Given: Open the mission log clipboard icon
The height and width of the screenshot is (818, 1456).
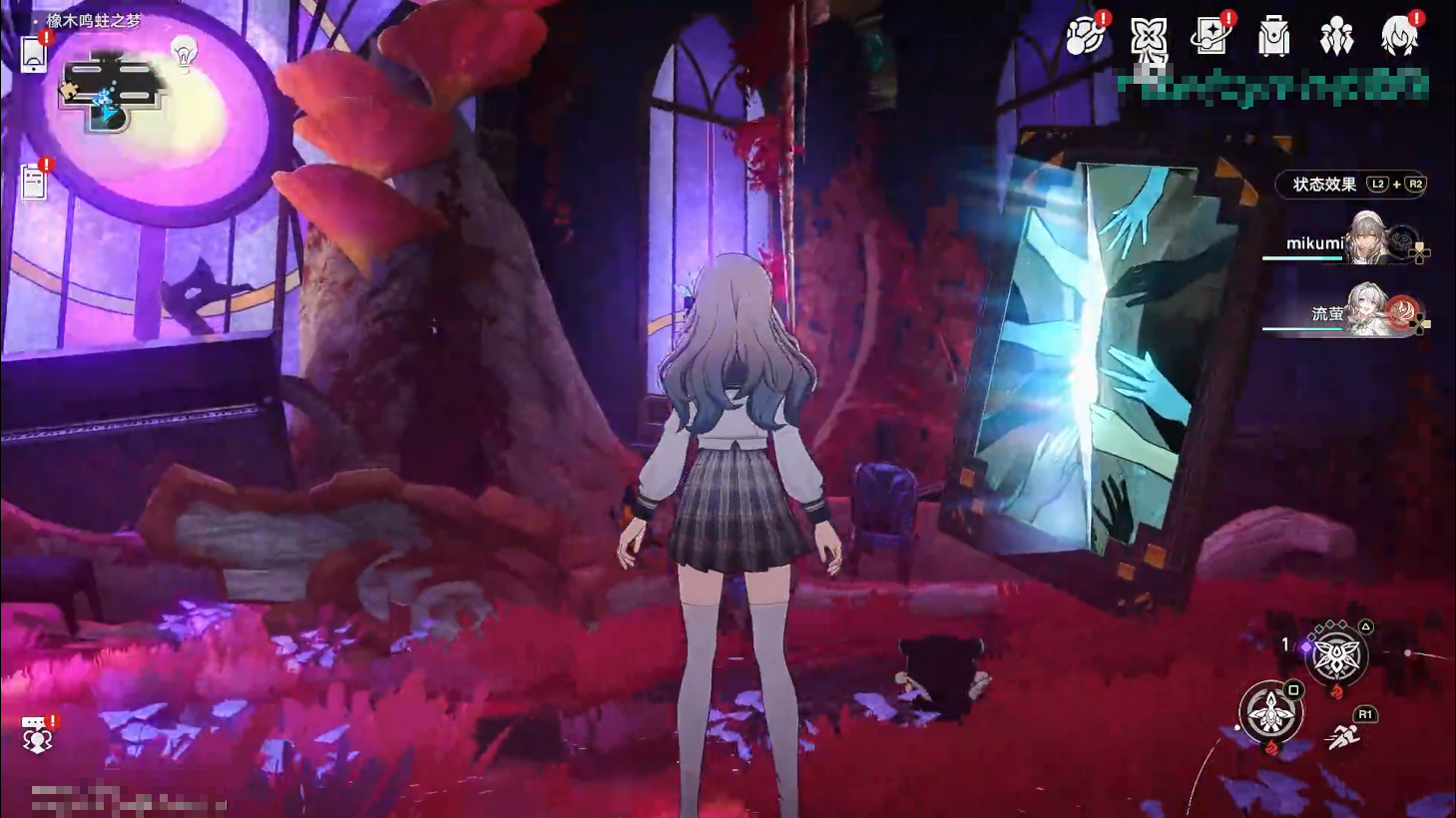Looking at the screenshot, I should 34,183.
